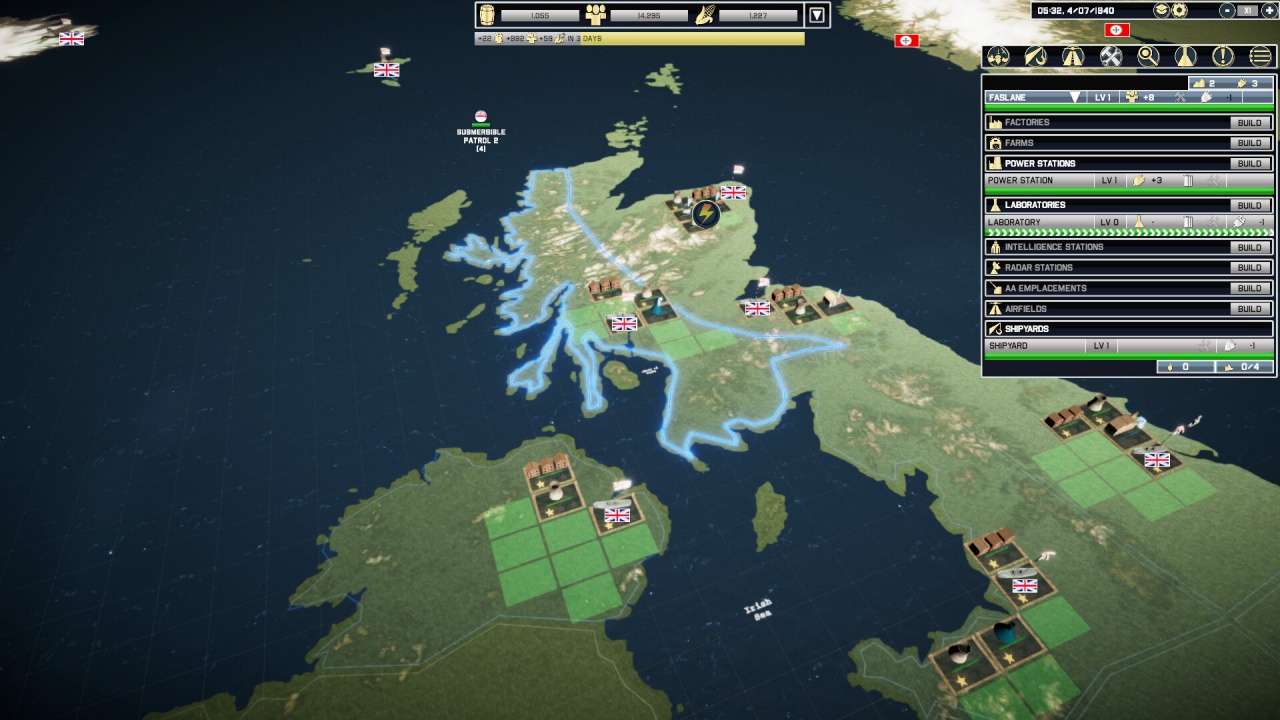Screen dimensions: 1280x720
Task: Build a new power station
Action: 1250,164
